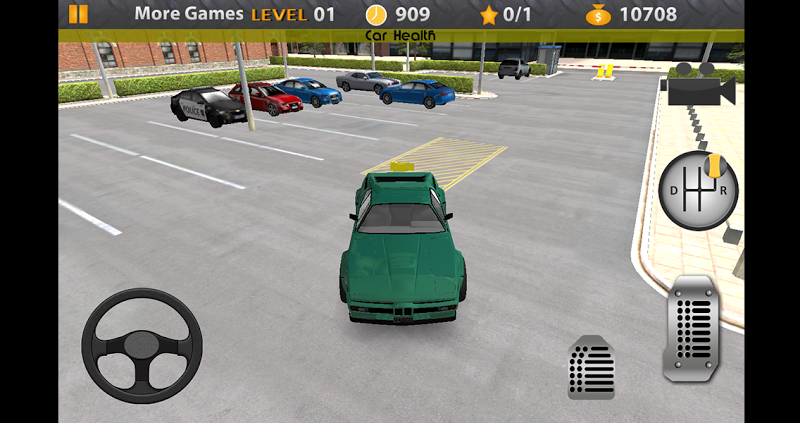Pause the game with the orange pause icon
The image size is (800, 423).
coord(78,14)
